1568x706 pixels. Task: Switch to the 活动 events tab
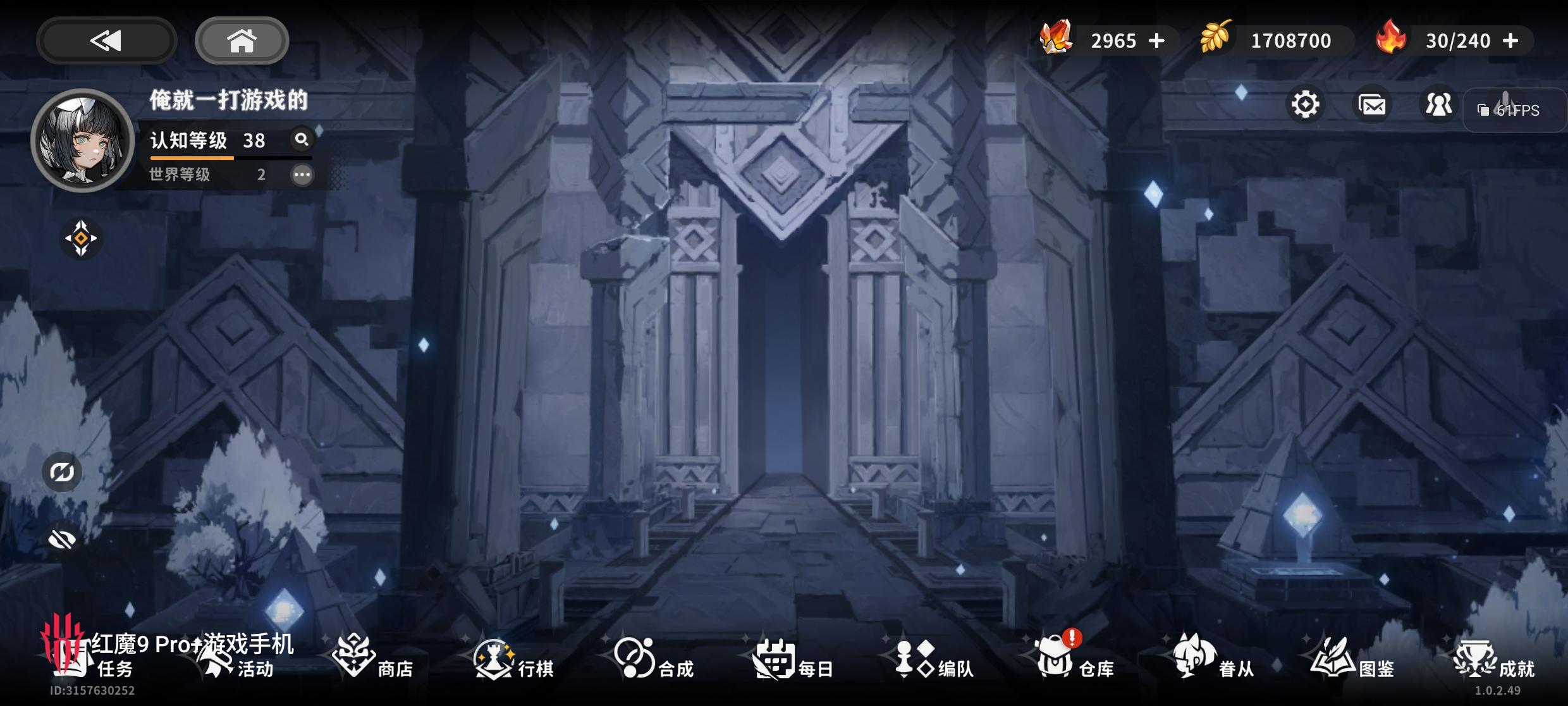(240, 664)
